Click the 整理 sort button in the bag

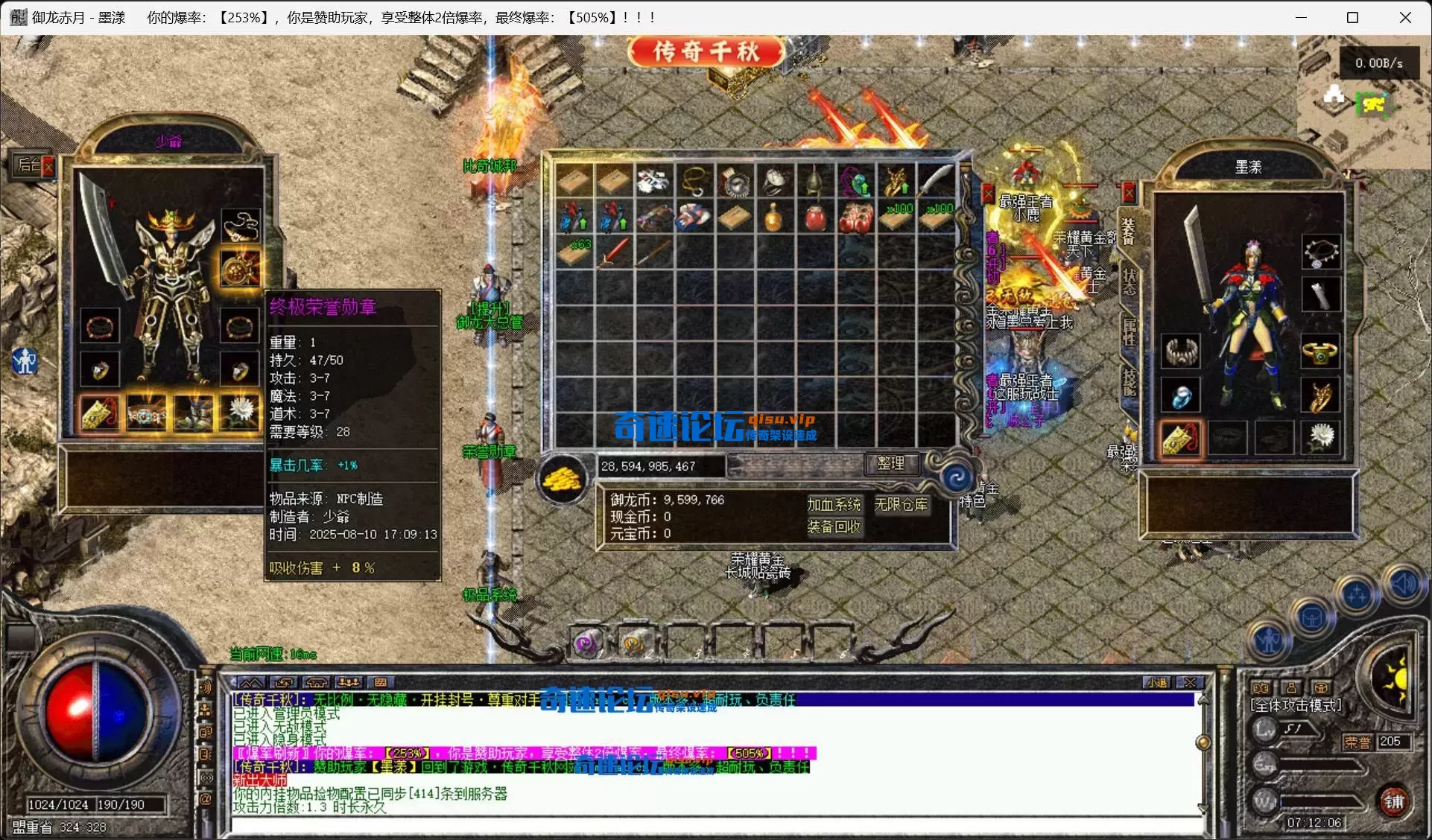pyautogui.click(x=891, y=463)
